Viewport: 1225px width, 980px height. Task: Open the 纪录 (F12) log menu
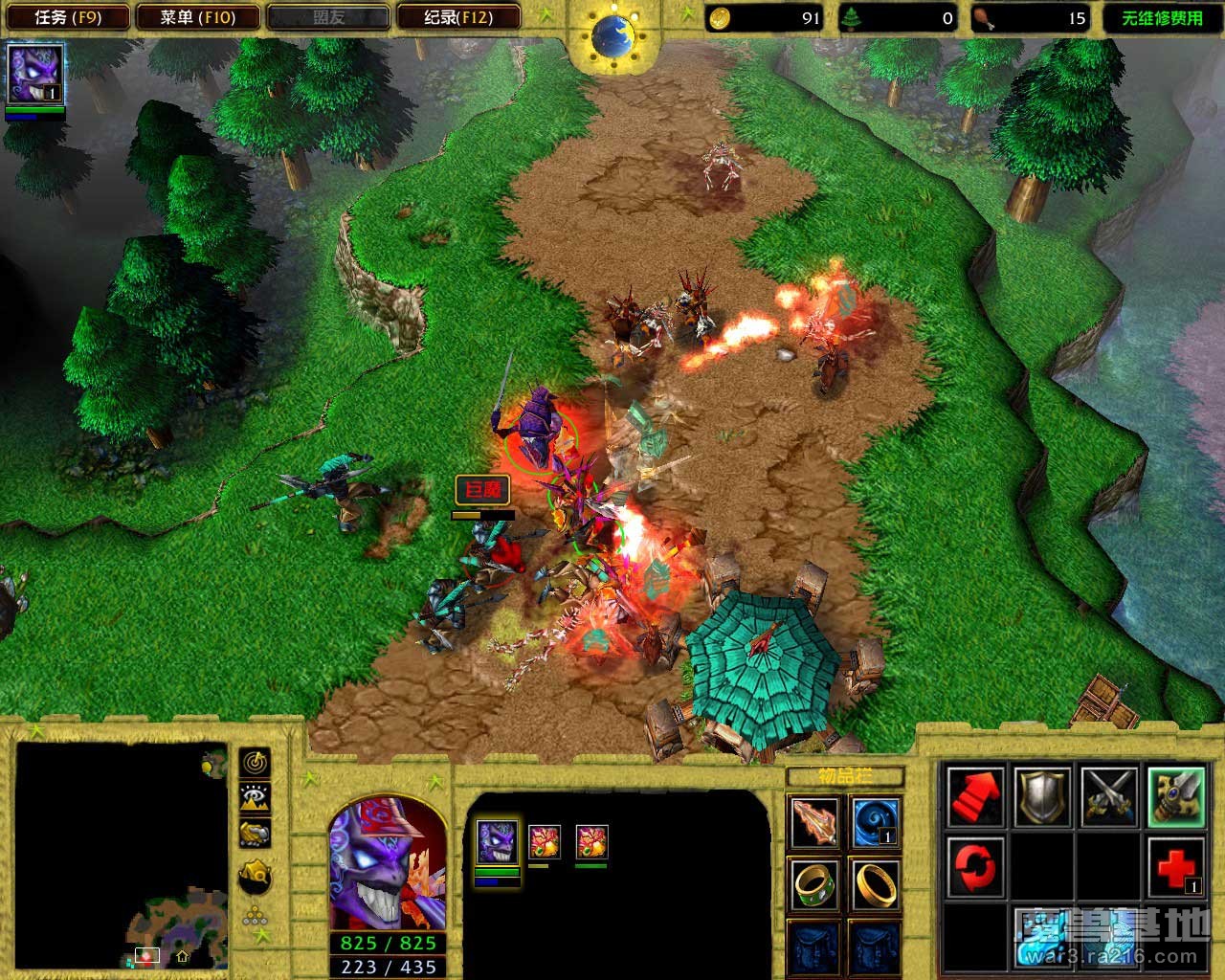(458, 17)
